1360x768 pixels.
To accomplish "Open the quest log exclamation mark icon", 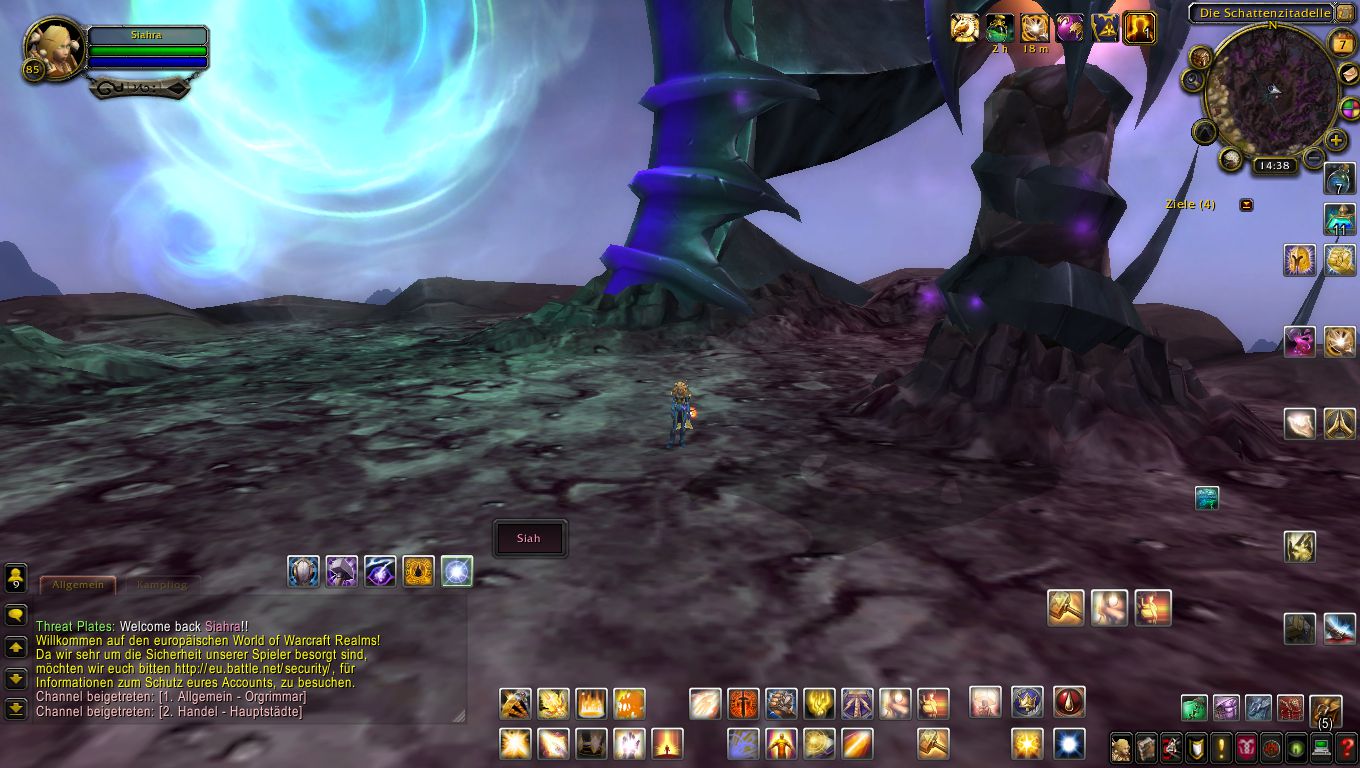I will [1221, 748].
